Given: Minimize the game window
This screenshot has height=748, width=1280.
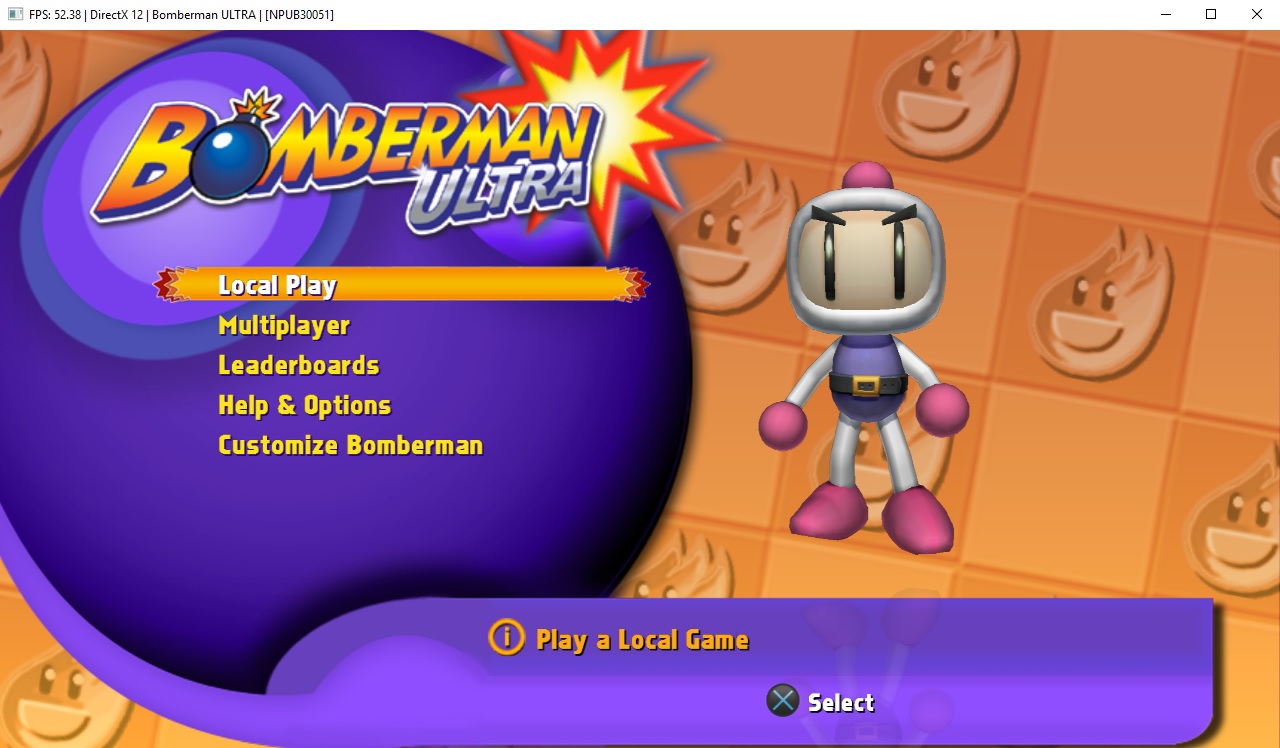Looking at the screenshot, I should (1165, 14).
